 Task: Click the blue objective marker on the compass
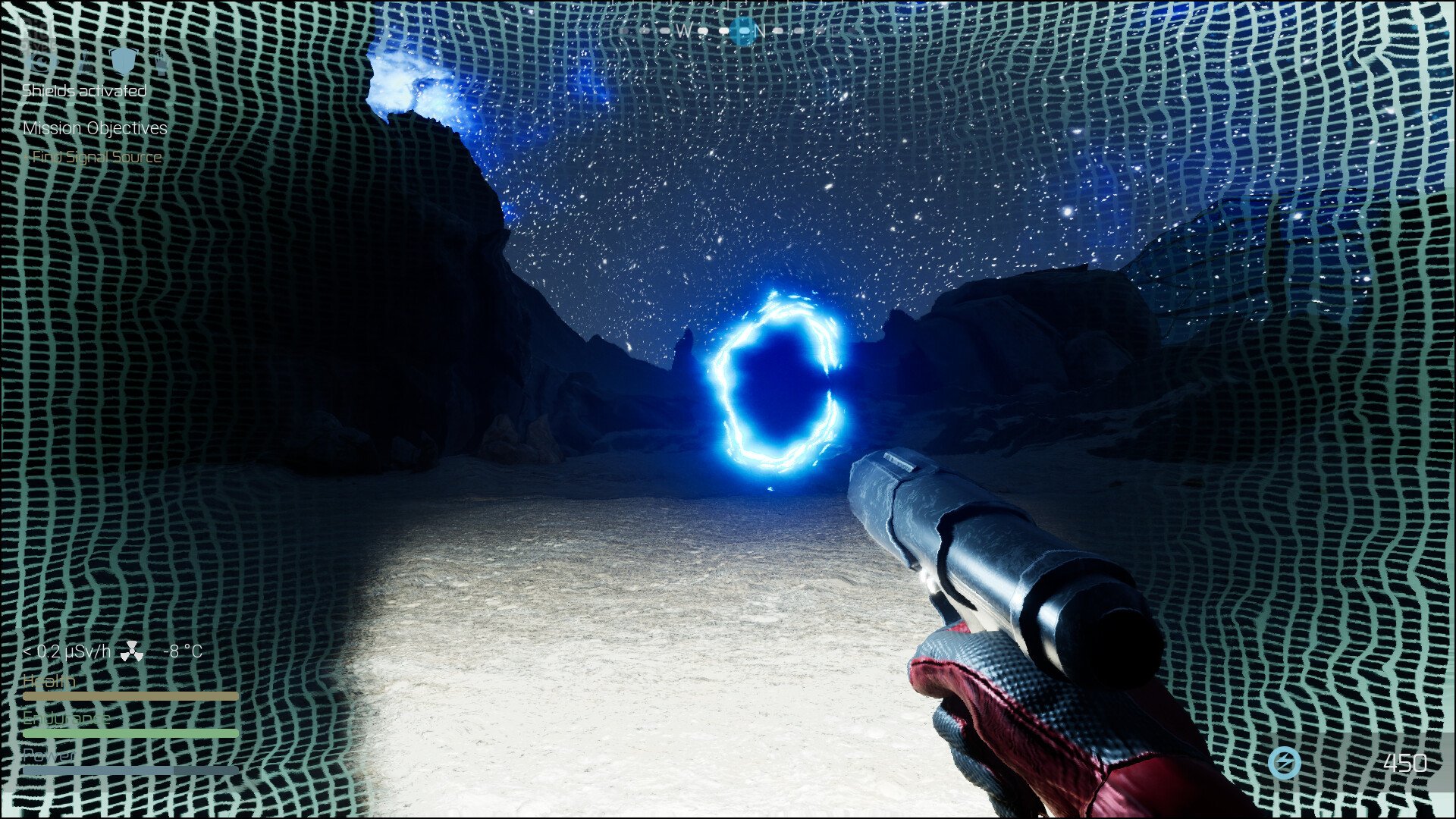[x=745, y=32]
